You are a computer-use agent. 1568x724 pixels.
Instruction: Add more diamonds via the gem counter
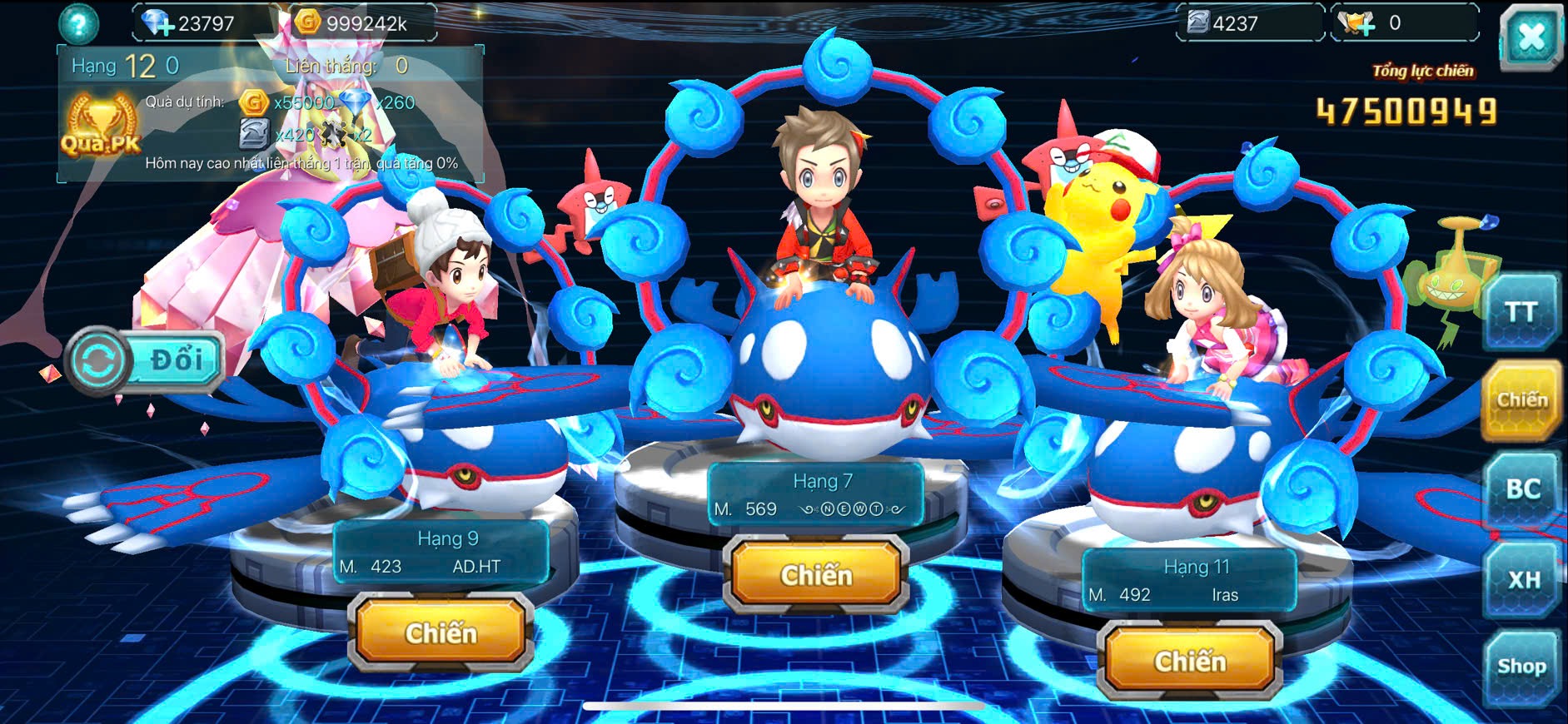pos(158,23)
